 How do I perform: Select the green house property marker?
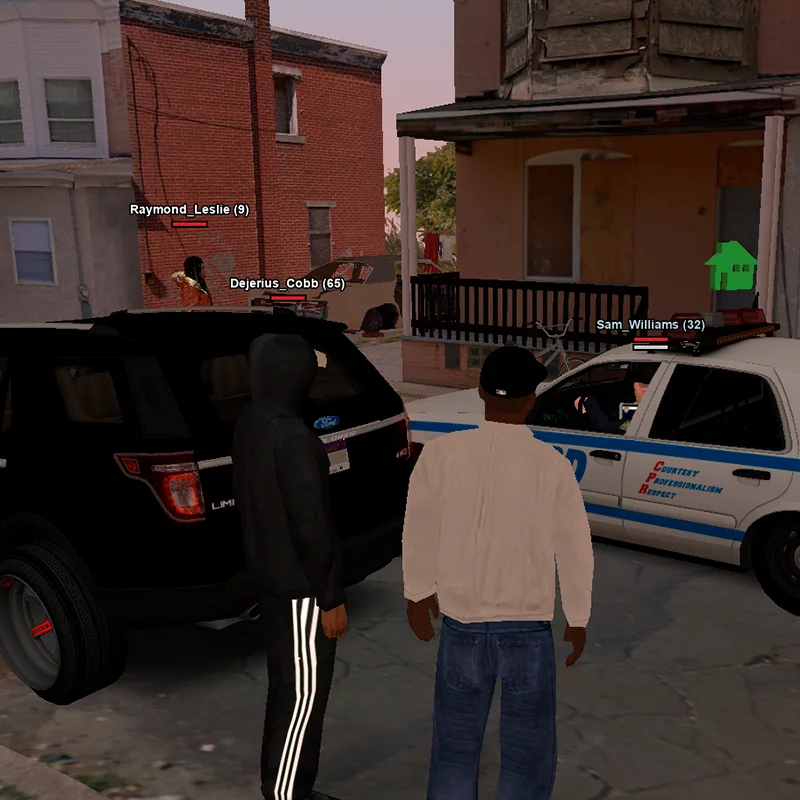click(731, 266)
